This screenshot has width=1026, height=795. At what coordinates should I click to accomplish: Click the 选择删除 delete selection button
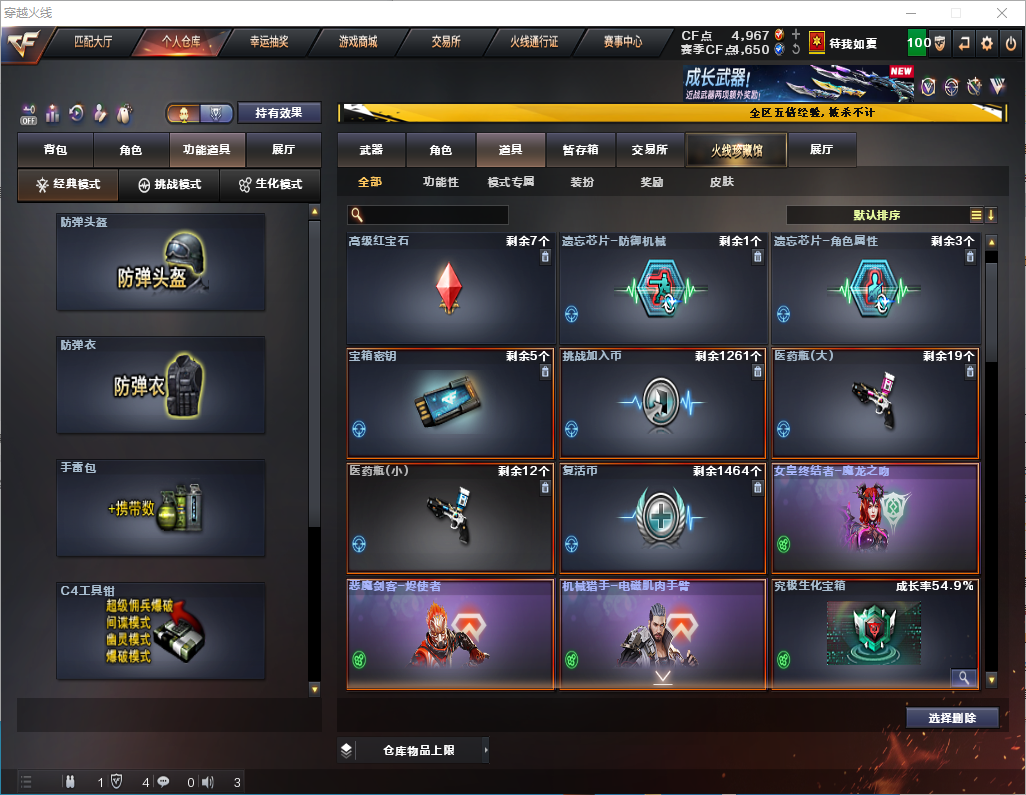pyautogui.click(x=952, y=718)
